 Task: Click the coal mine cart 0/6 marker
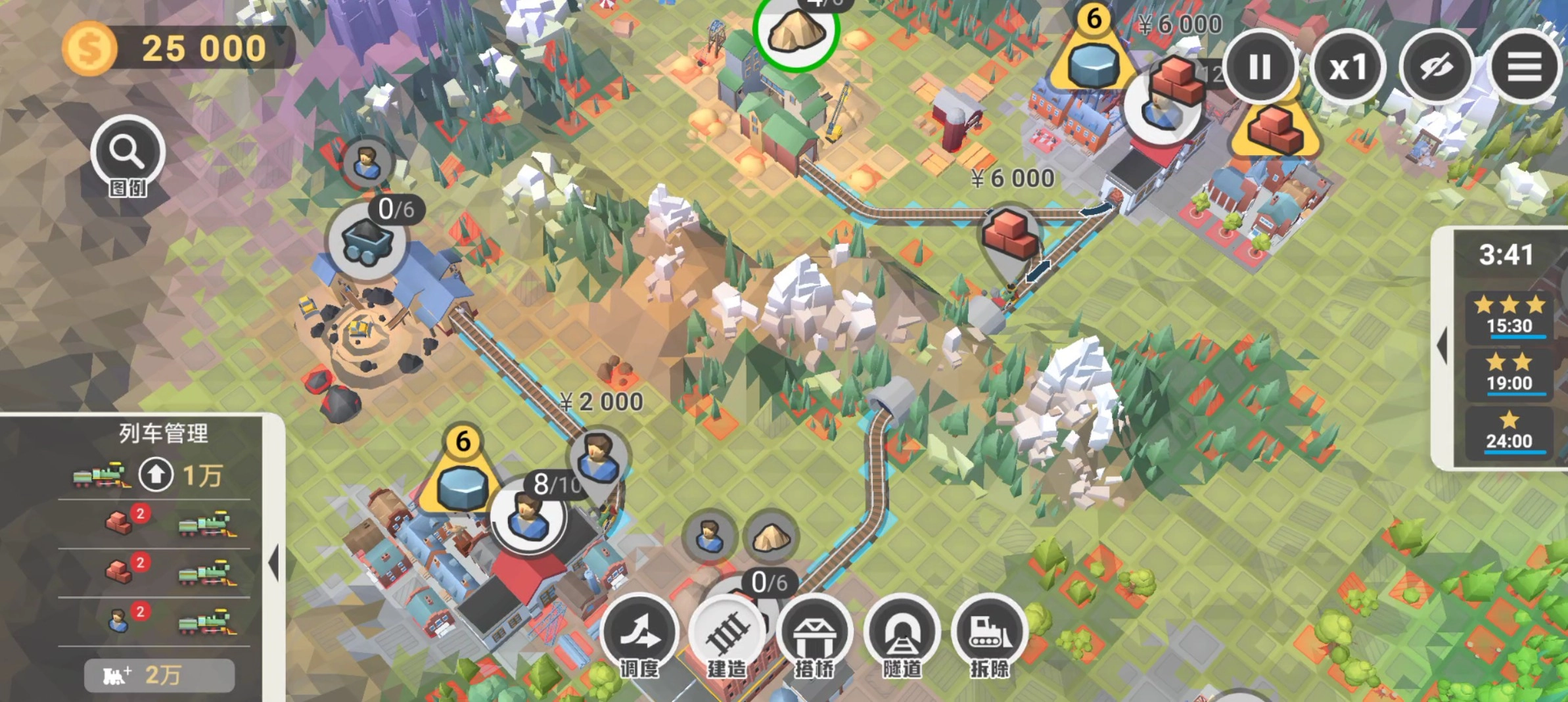pyautogui.click(x=367, y=242)
